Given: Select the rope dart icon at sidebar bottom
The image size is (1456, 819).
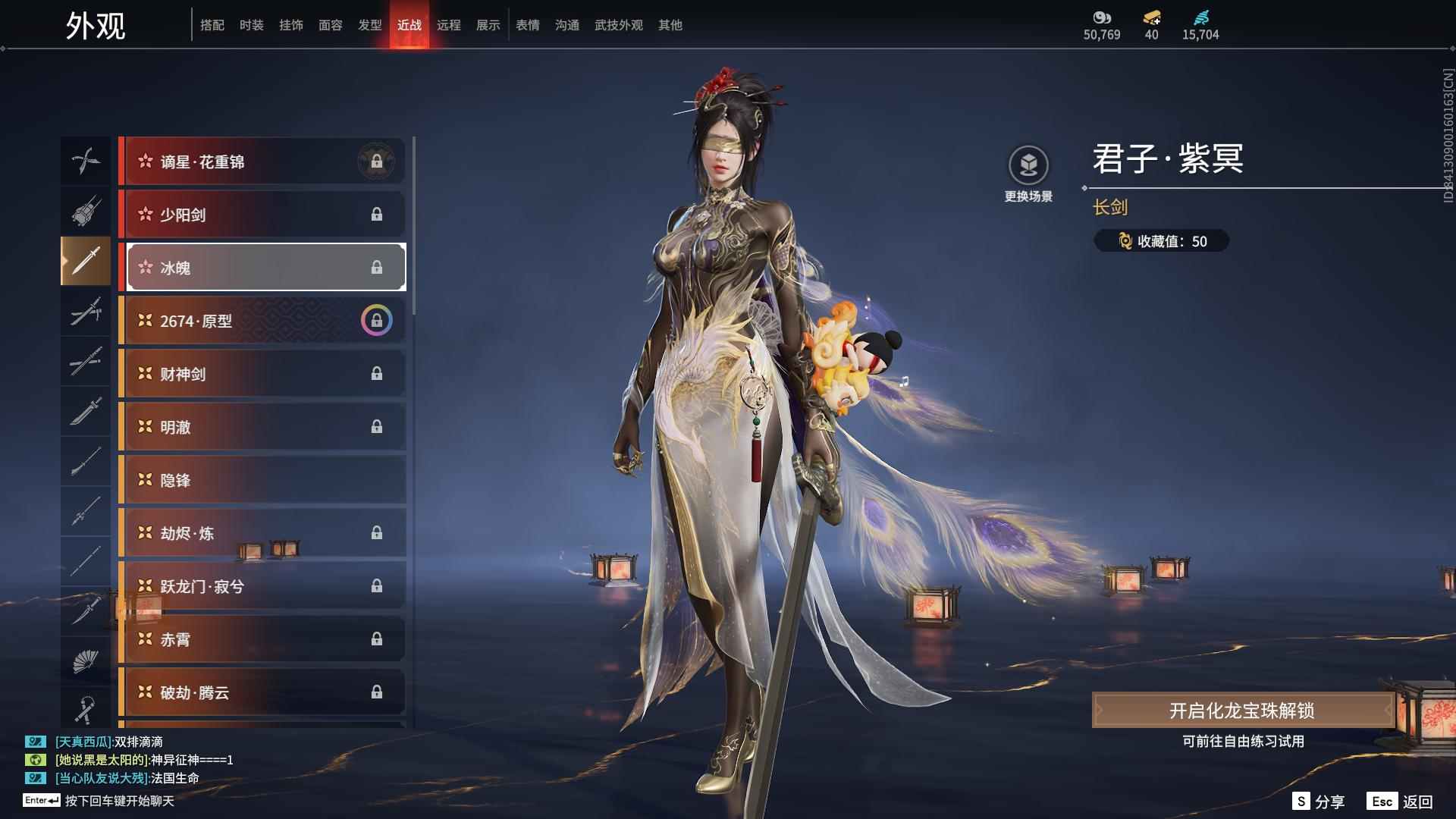Looking at the screenshot, I should coord(85,707).
